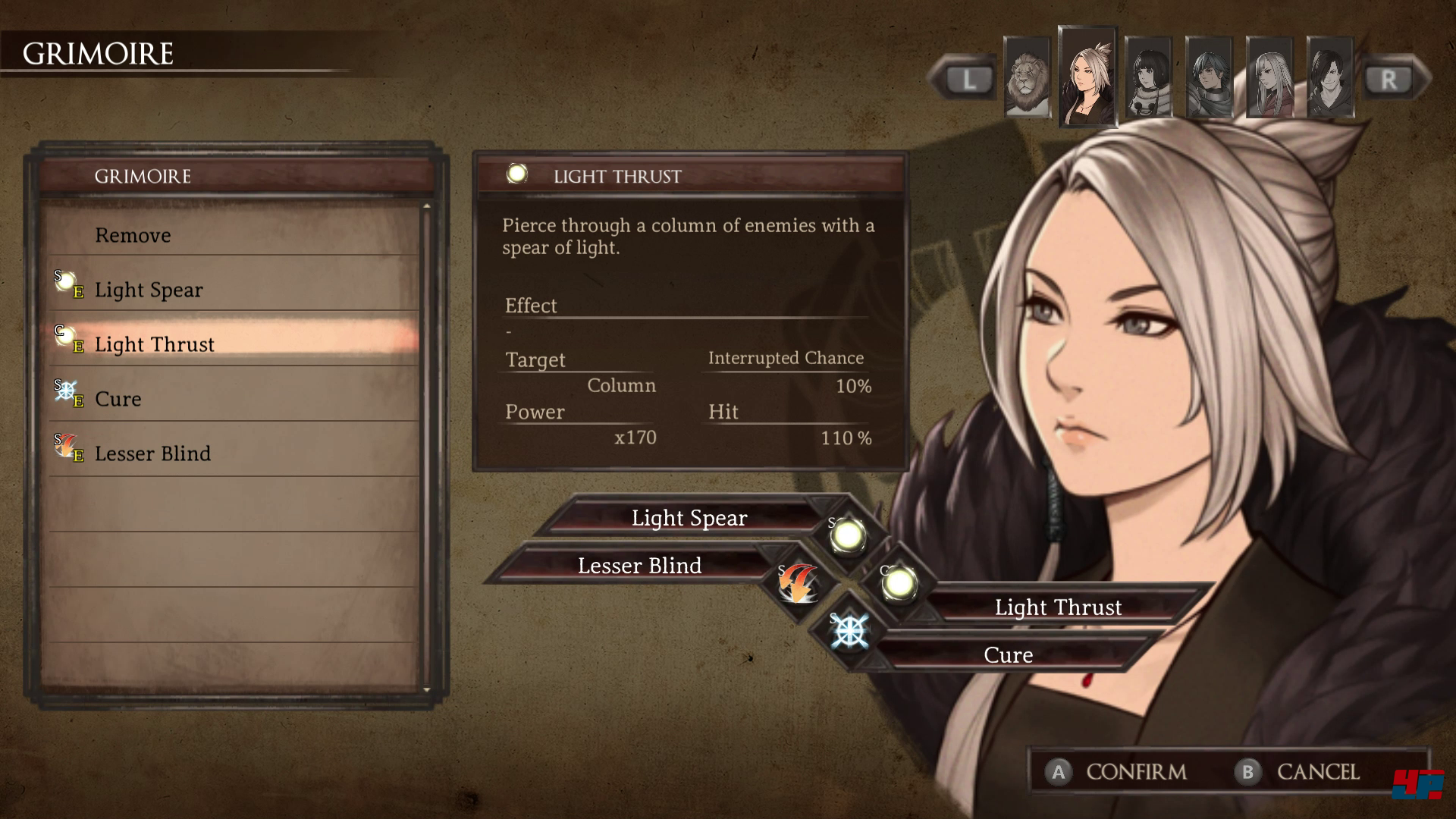Image resolution: width=1456 pixels, height=819 pixels.
Task: Select the silver-haired woman's top portrait
Action: (x=1087, y=76)
